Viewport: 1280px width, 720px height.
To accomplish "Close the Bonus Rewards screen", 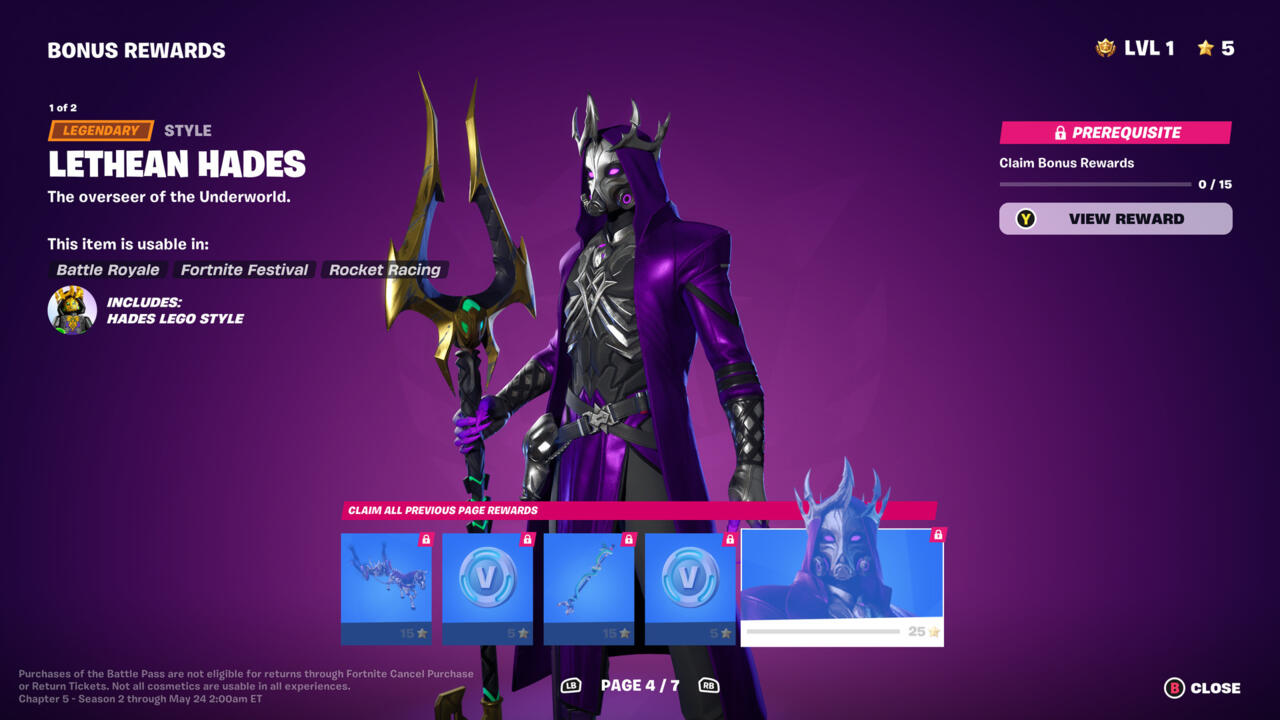I will pyautogui.click(x=1202, y=688).
